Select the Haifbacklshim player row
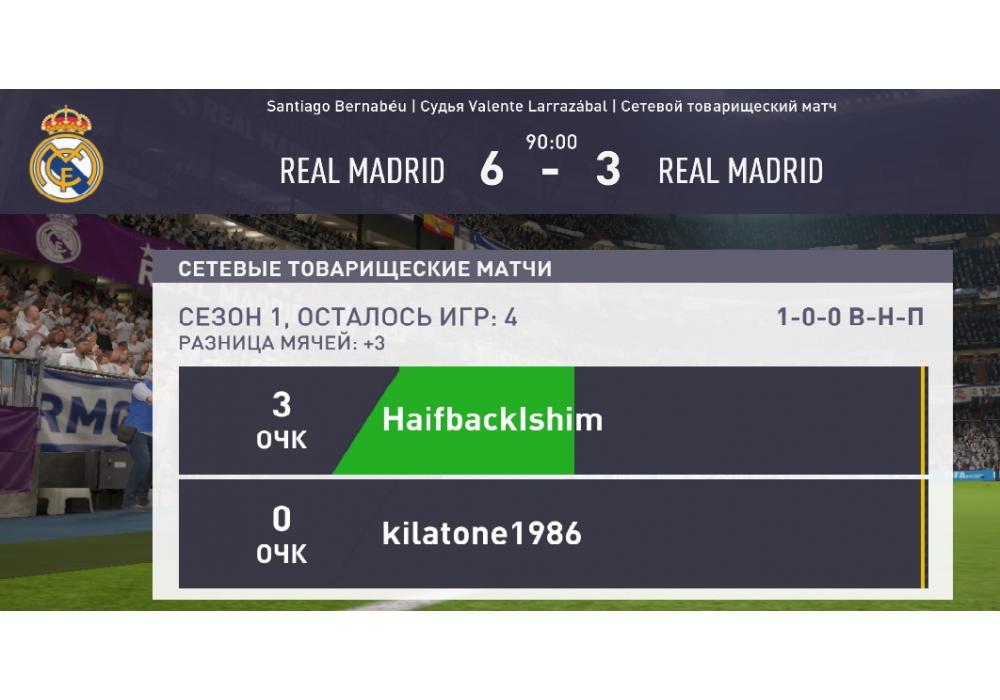Image resolution: width=1000 pixels, height=700 pixels. [550, 420]
